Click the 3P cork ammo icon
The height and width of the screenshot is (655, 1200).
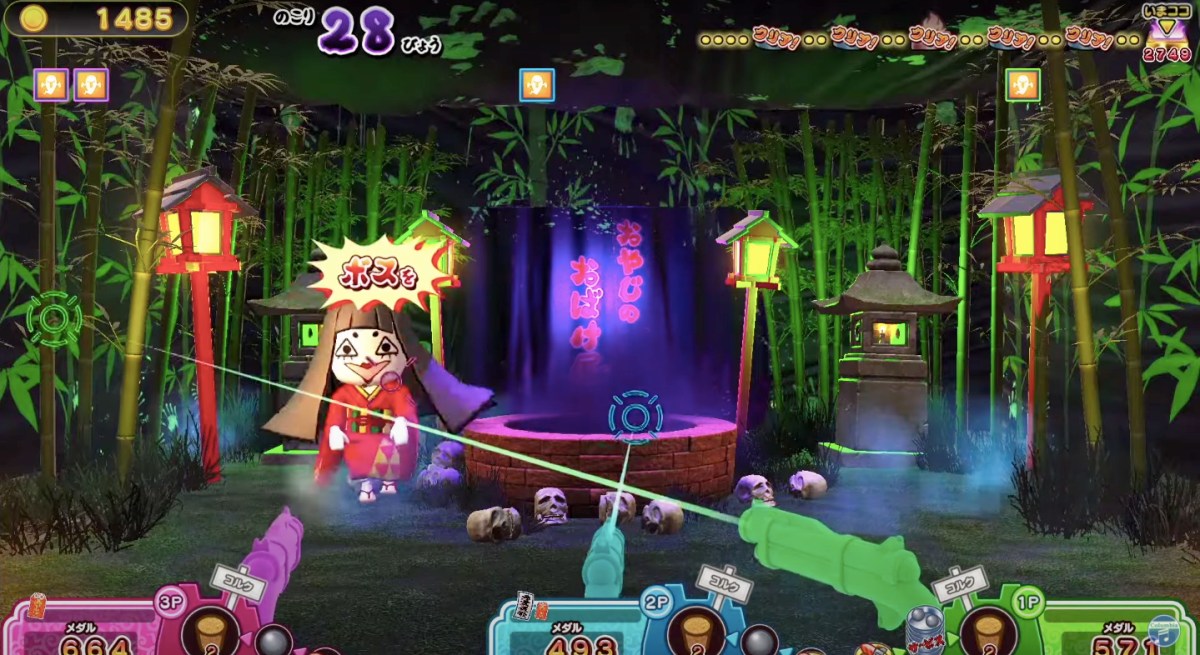[x=212, y=632]
